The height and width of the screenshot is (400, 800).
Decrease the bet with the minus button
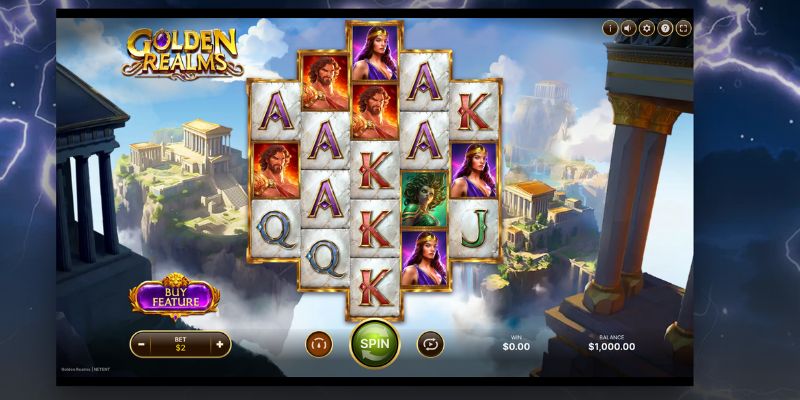(x=143, y=344)
